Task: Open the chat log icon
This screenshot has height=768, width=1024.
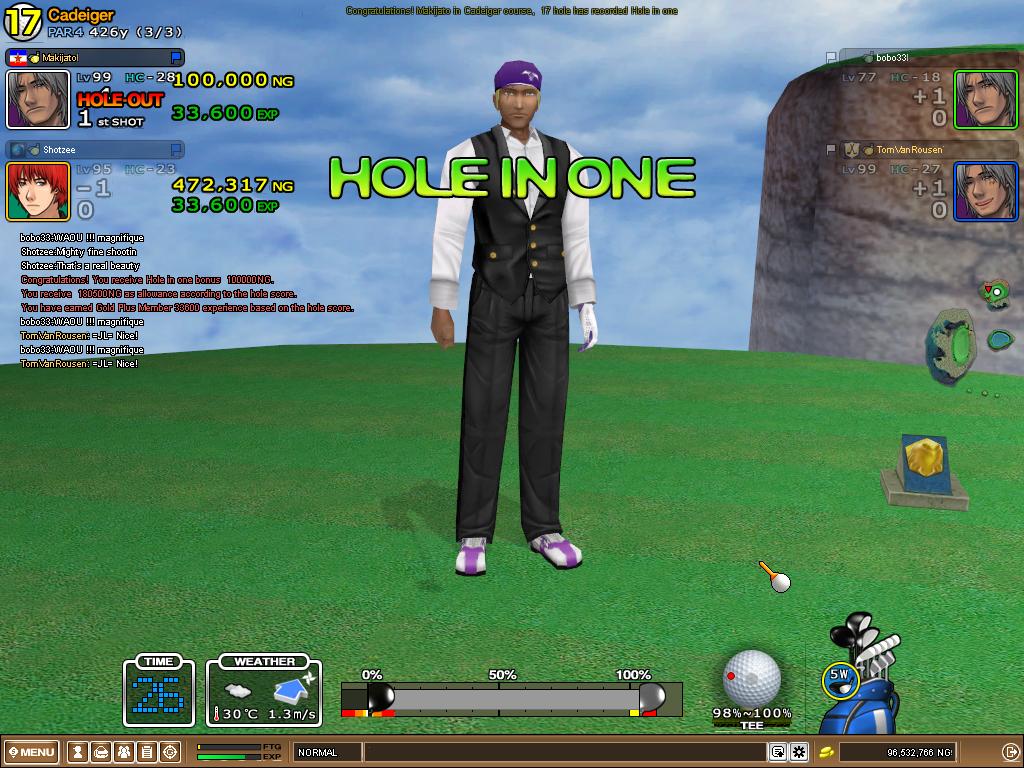Action: click(777, 752)
